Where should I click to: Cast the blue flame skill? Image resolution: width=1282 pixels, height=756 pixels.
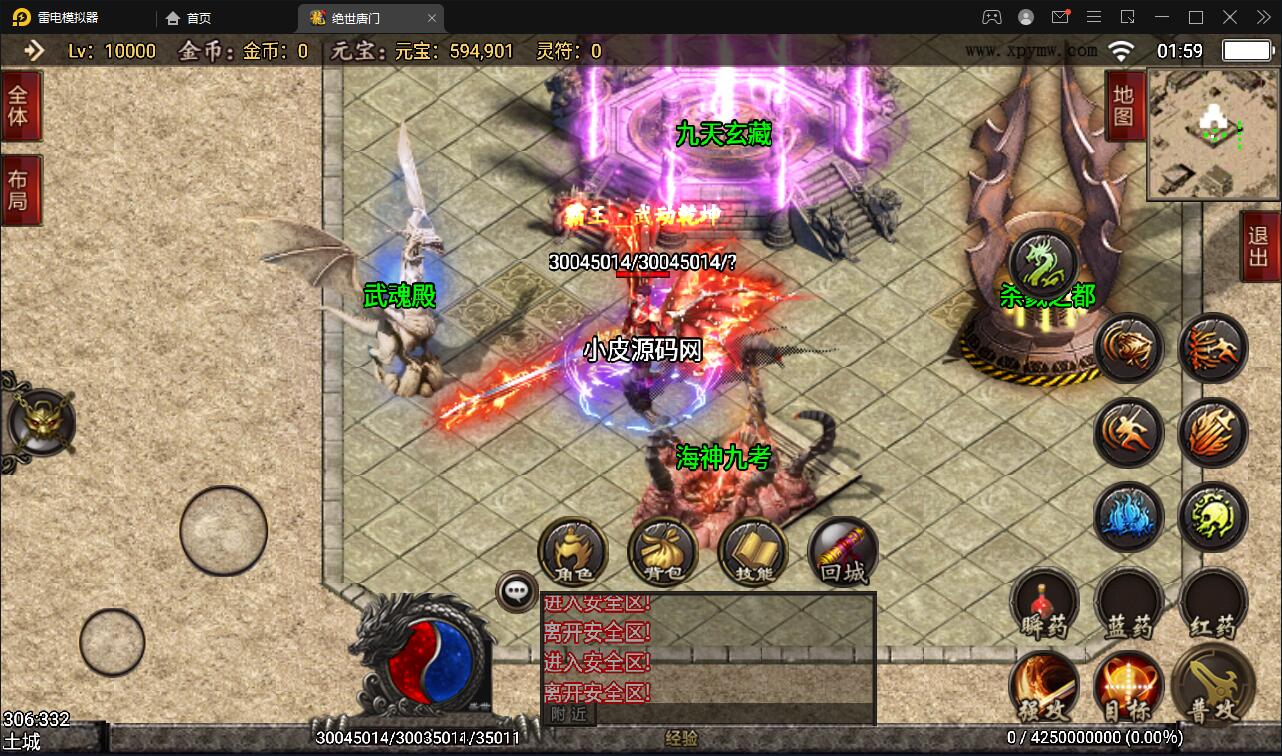coord(1129,516)
